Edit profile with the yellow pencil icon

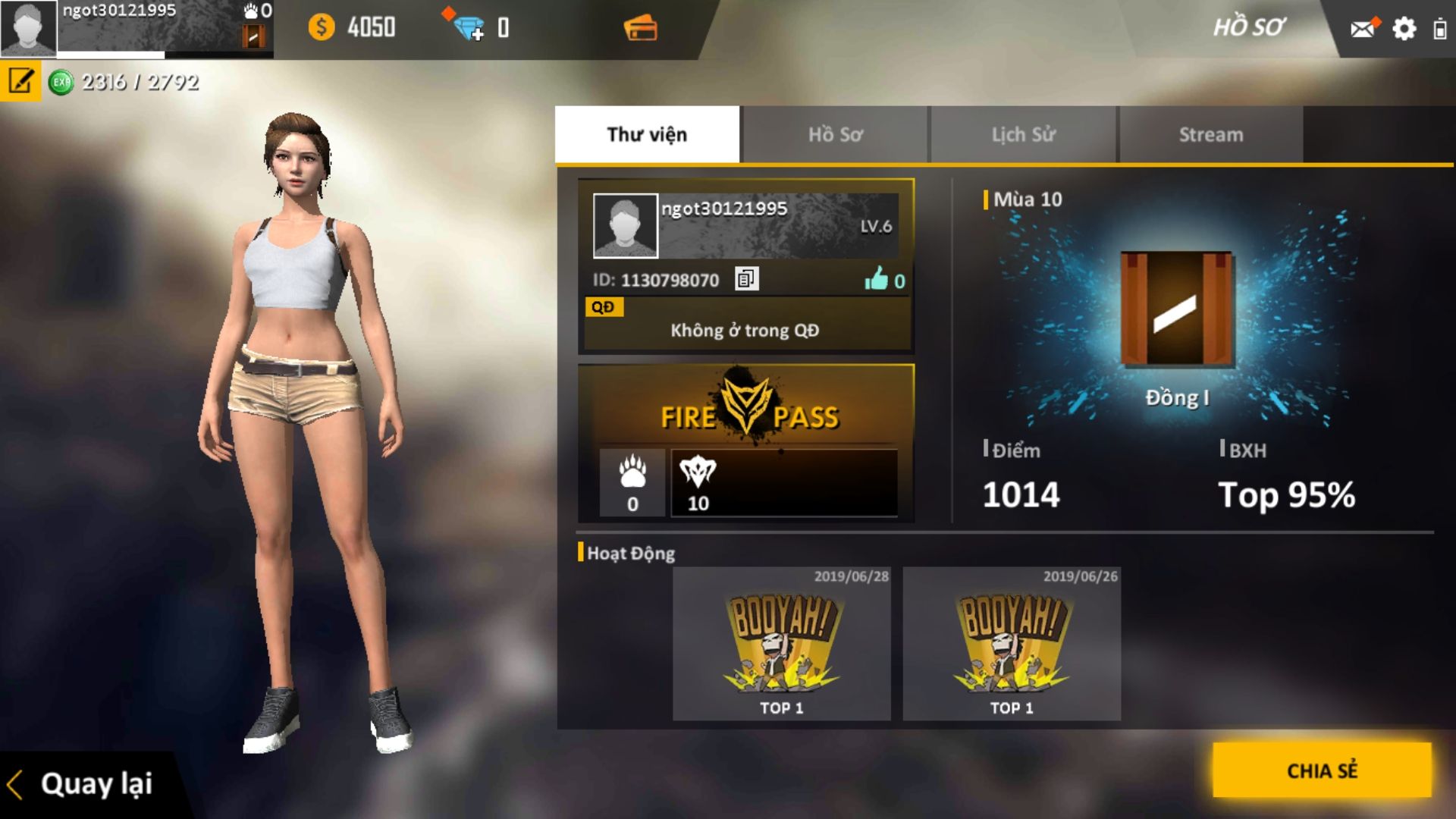tap(20, 80)
